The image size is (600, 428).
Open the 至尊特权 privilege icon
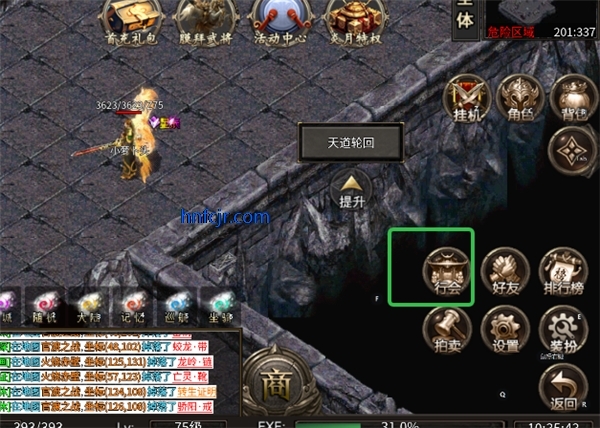pyautogui.click(x=351, y=20)
